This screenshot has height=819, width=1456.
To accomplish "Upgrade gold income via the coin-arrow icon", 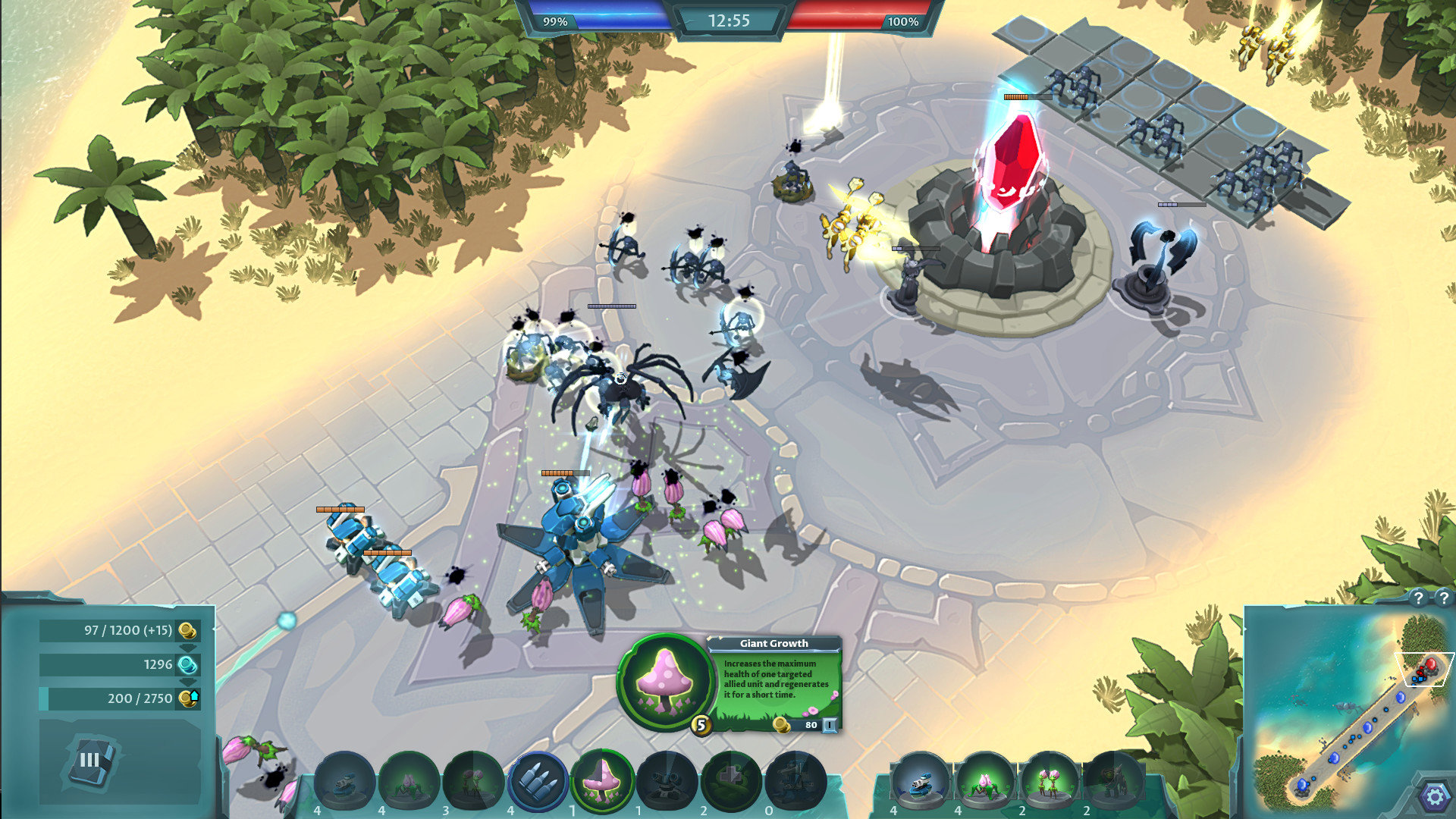I will [x=189, y=698].
